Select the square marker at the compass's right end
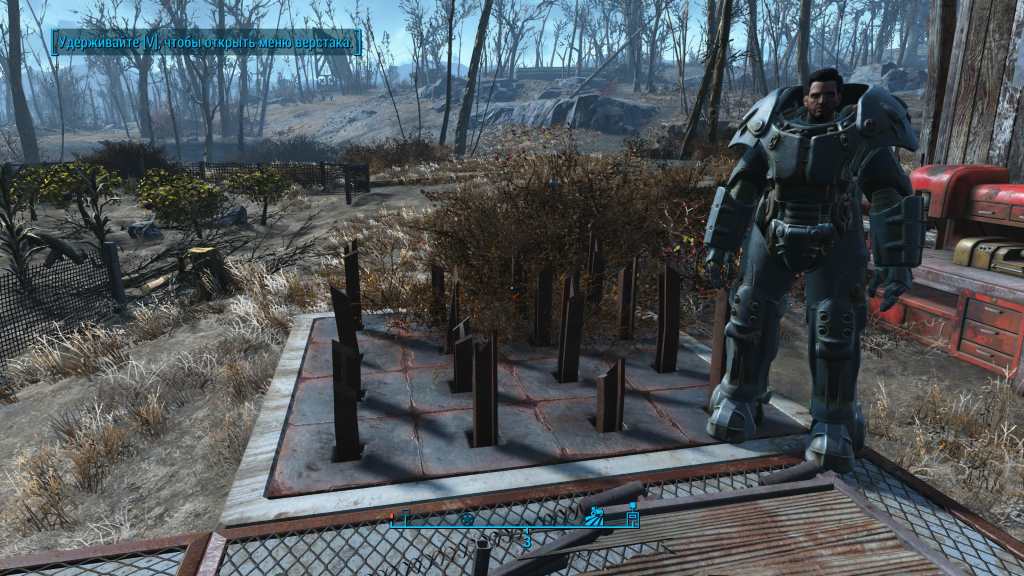 click(x=632, y=518)
